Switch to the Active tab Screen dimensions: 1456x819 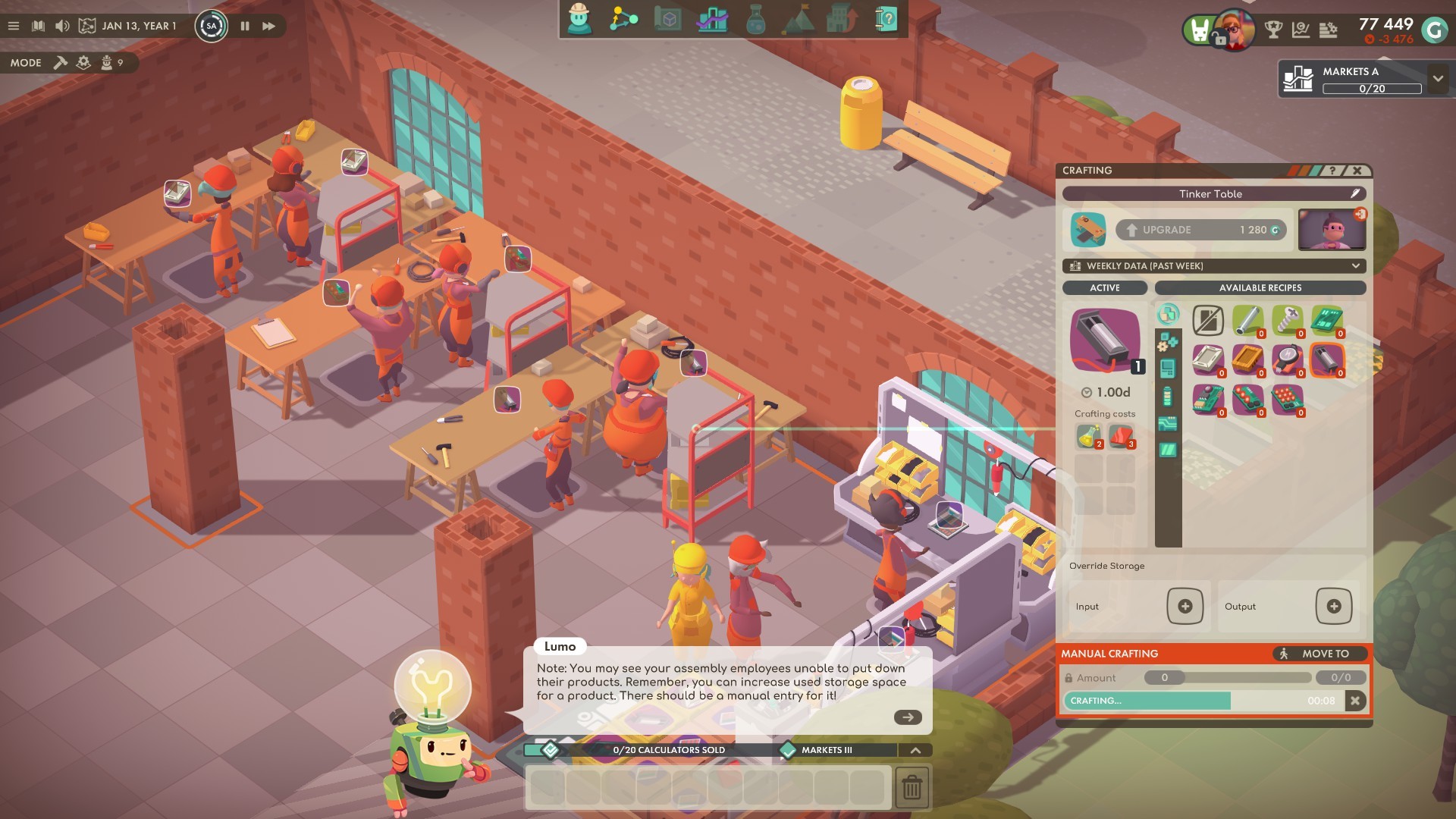pyautogui.click(x=1104, y=288)
